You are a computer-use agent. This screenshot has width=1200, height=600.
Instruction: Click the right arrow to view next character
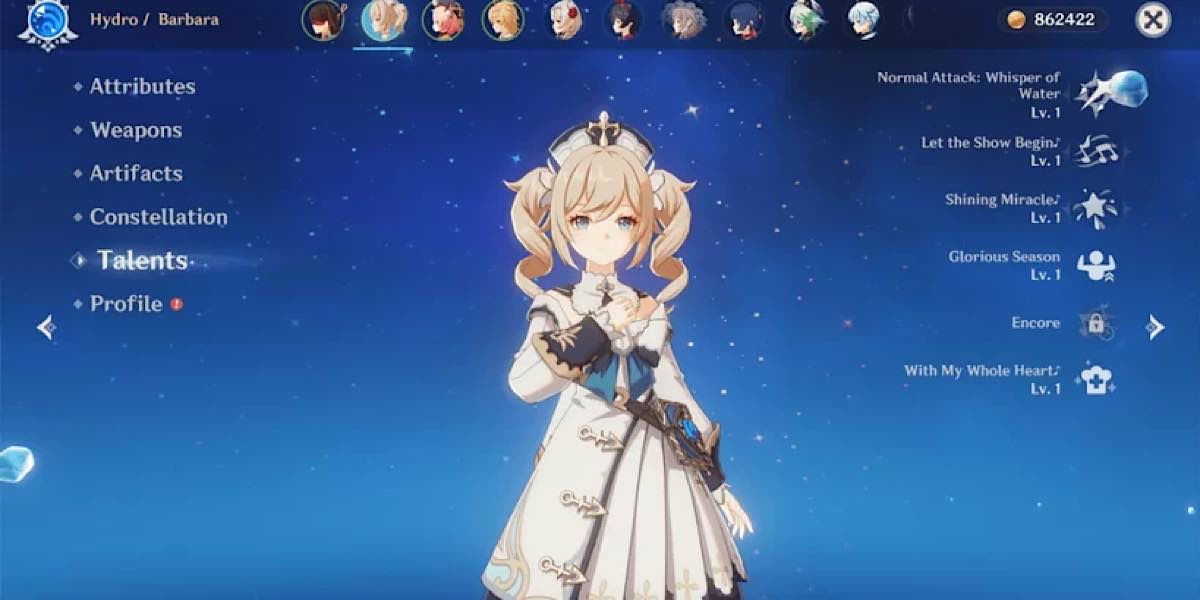(1155, 327)
